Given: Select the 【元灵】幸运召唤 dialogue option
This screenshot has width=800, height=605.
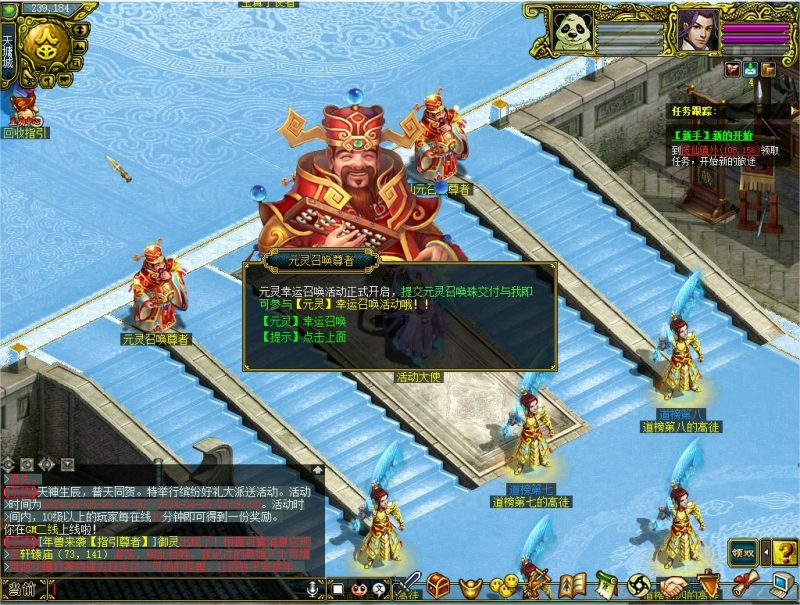Looking at the screenshot, I should [303, 322].
